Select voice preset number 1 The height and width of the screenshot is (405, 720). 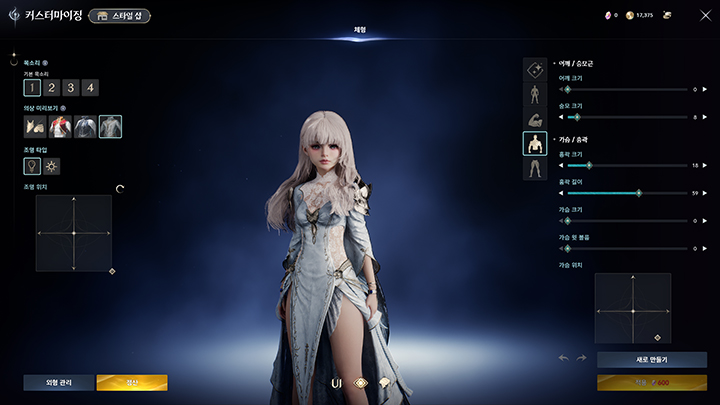point(32,87)
